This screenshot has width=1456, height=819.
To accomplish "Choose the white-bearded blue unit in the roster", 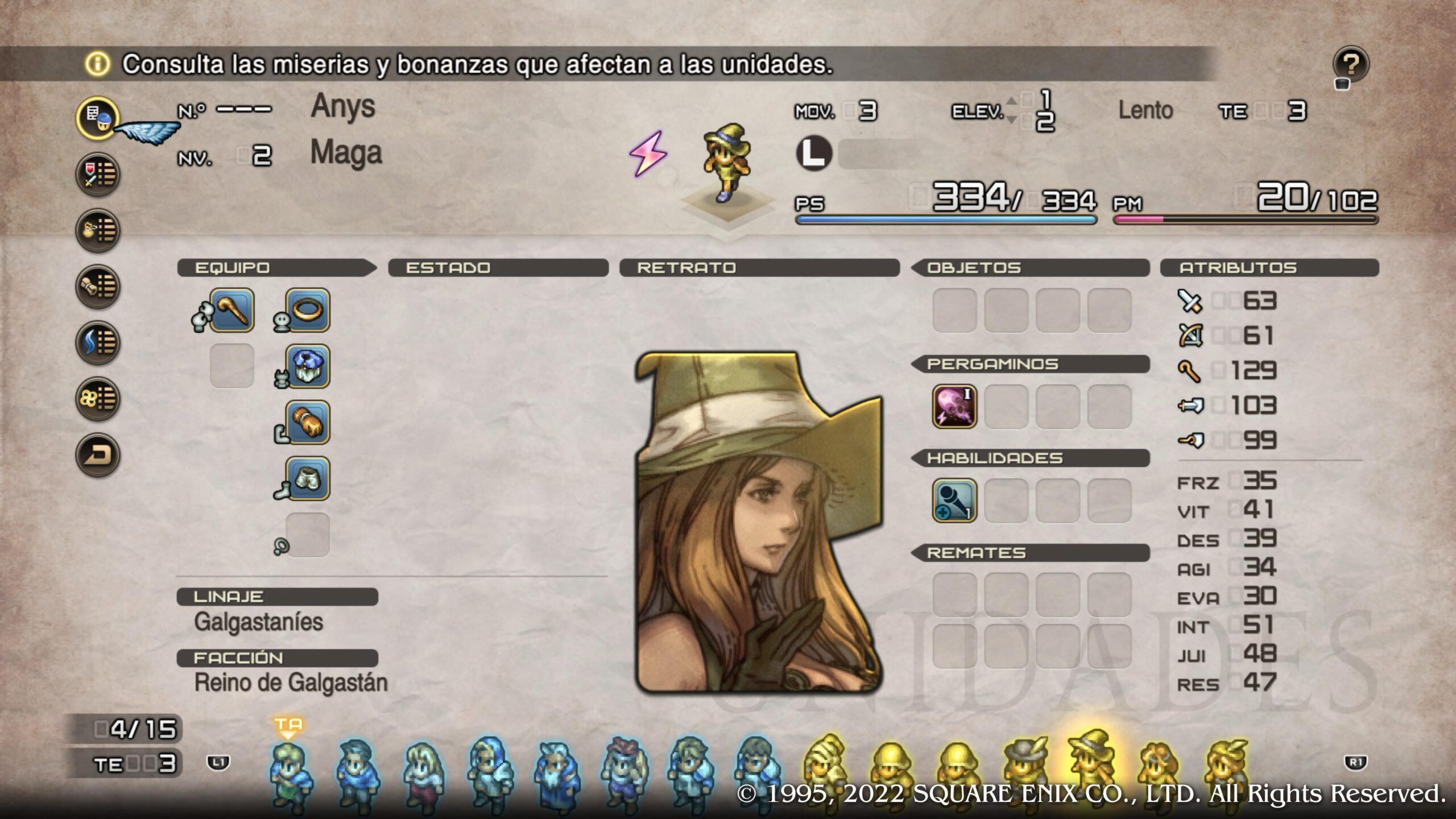I will 556,773.
